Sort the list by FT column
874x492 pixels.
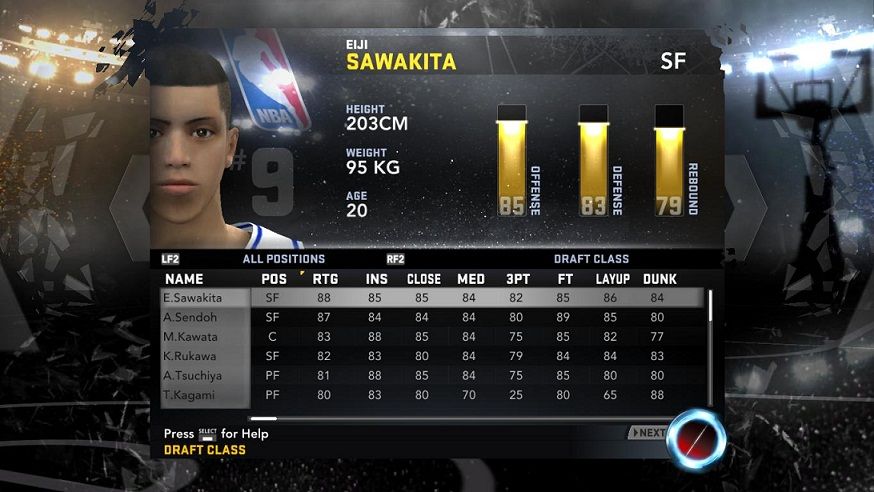click(563, 279)
